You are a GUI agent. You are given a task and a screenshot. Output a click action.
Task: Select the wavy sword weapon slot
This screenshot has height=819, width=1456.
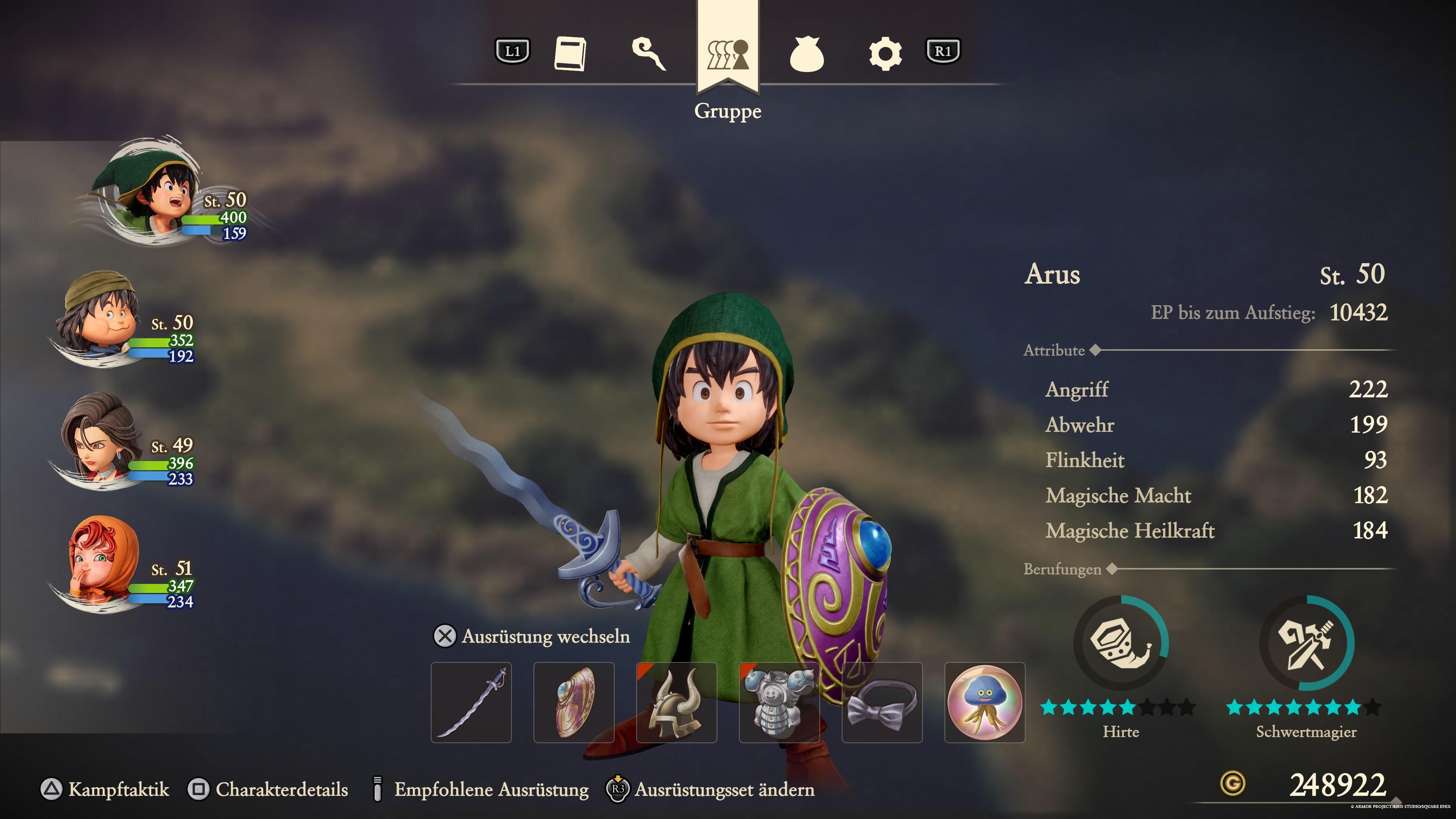point(471,702)
